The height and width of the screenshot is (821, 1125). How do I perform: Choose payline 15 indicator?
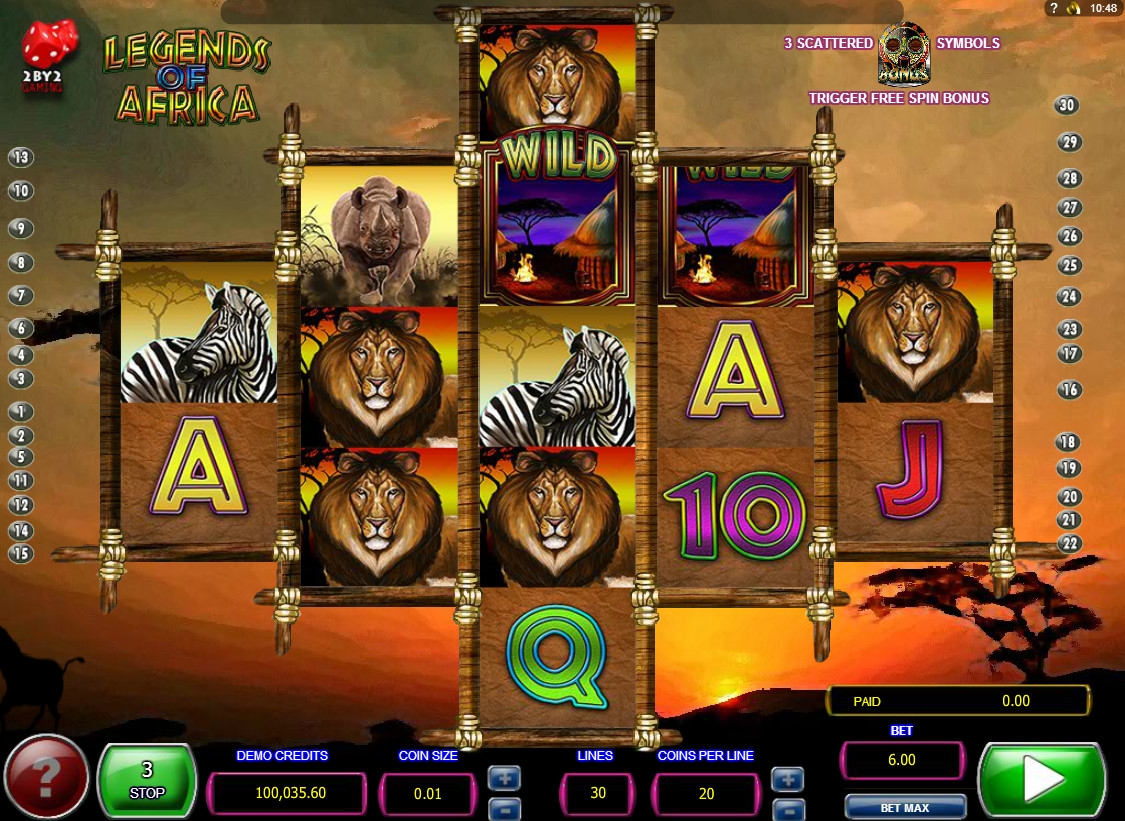pos(21,553)
